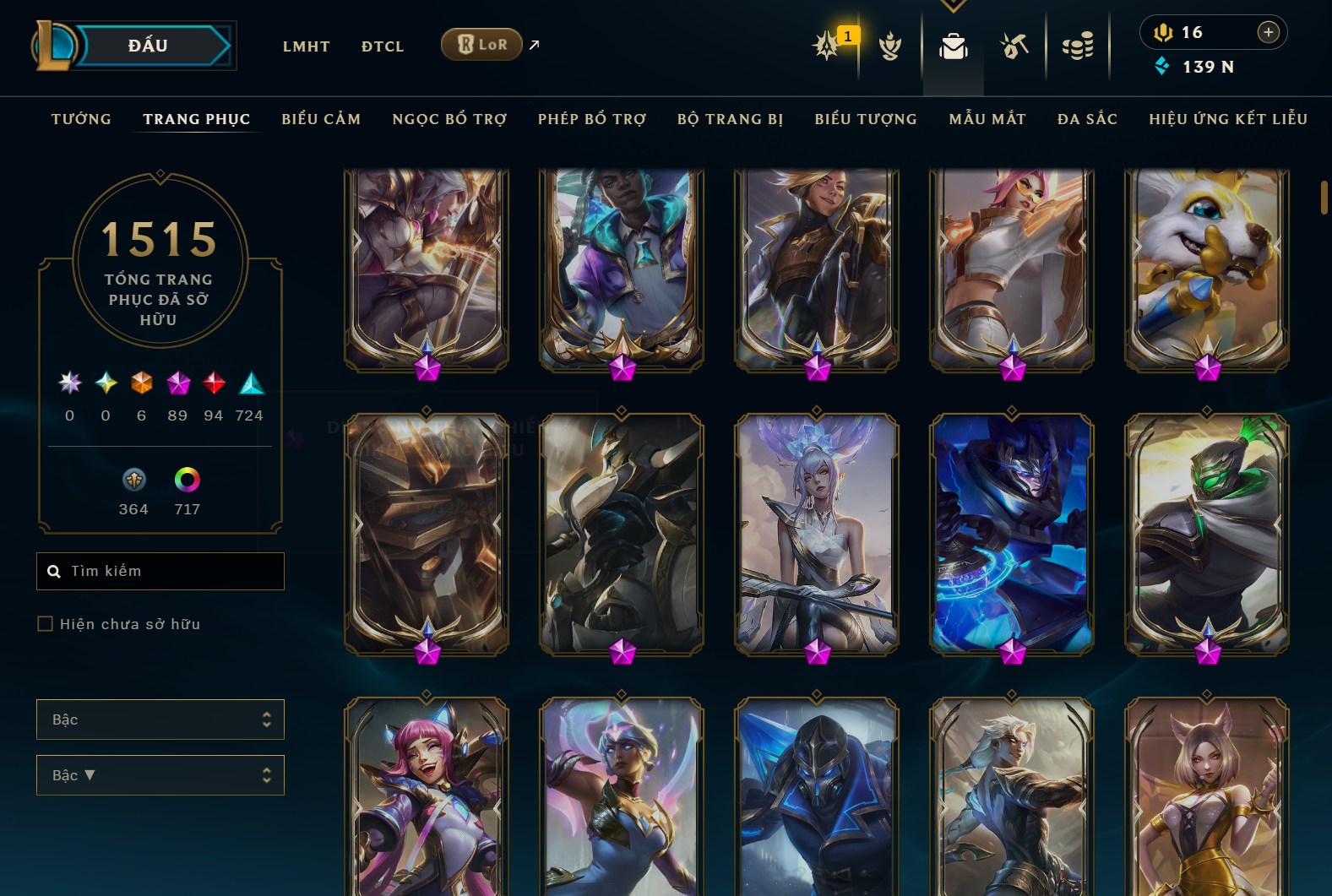Click the plus button to buy RP
This screenshot has width=1332, height=896.
(x=1268, y=32)
